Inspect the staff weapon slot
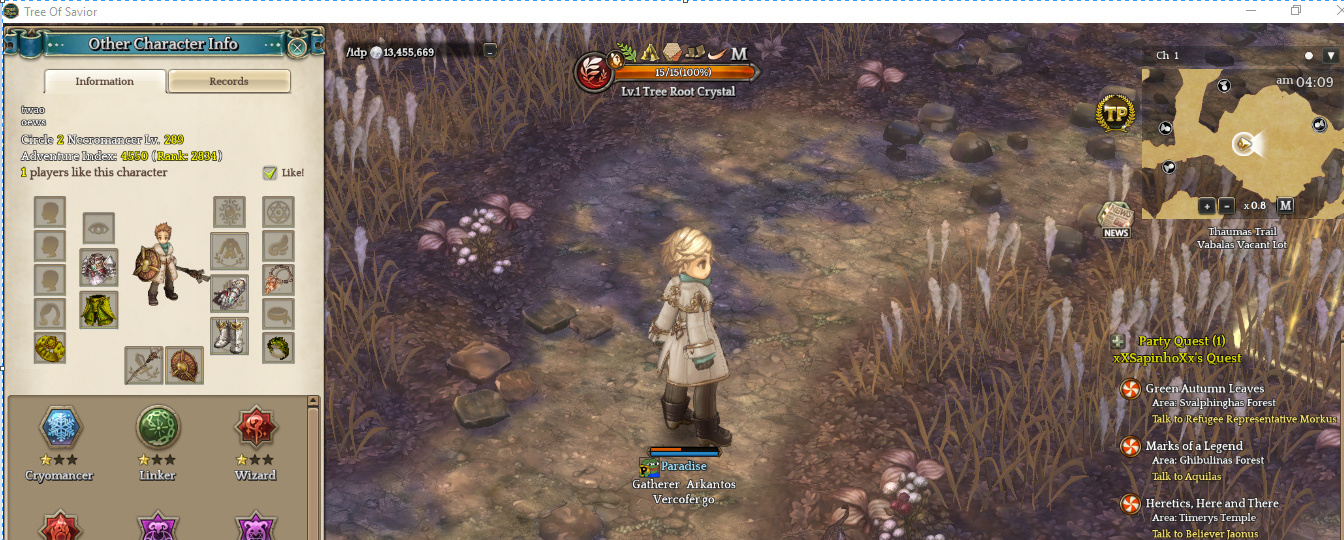 click(143, 365)
